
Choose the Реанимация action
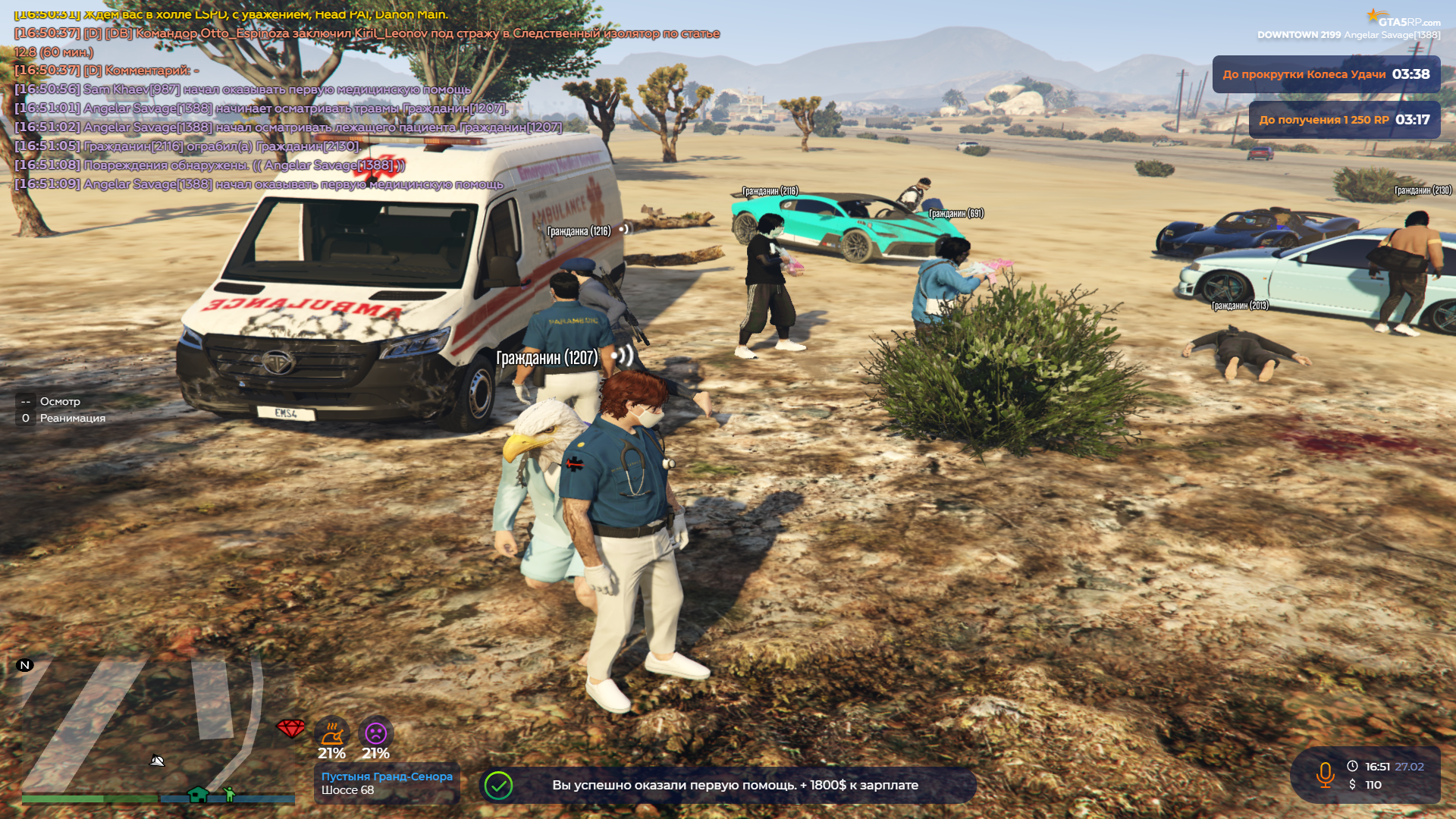point(72,419)
